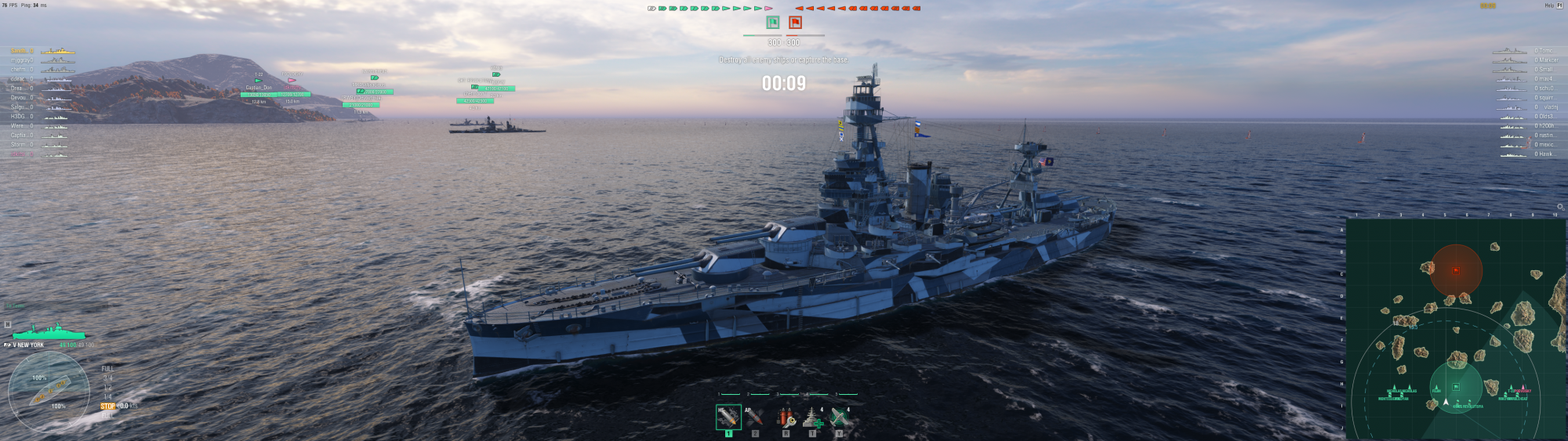
Task: Switch to AP shells
Action: 754,418
